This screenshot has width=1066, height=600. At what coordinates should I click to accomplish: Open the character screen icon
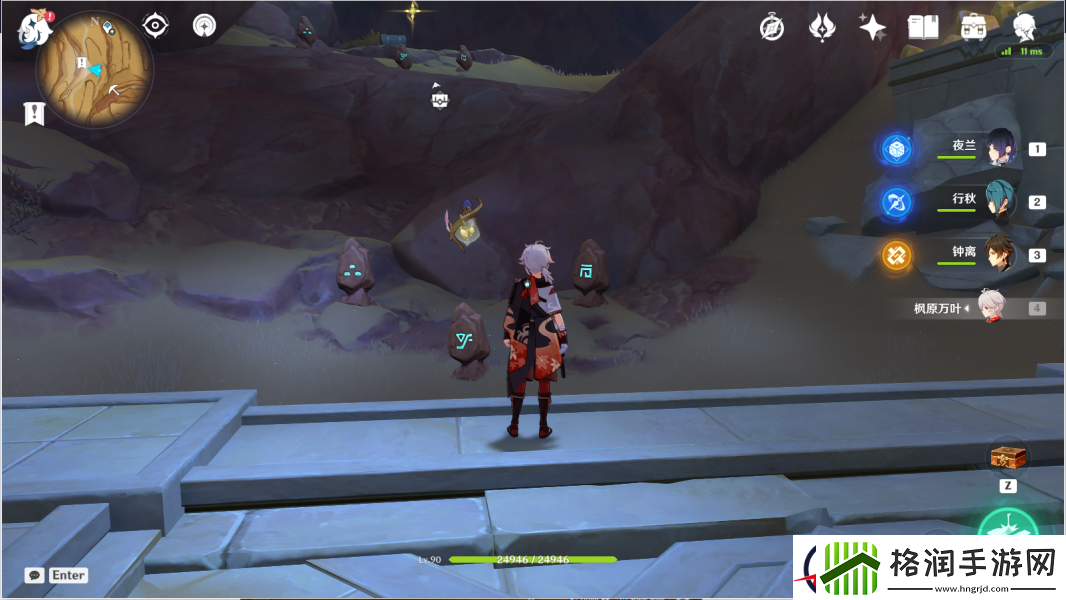tap(1024, 27)
